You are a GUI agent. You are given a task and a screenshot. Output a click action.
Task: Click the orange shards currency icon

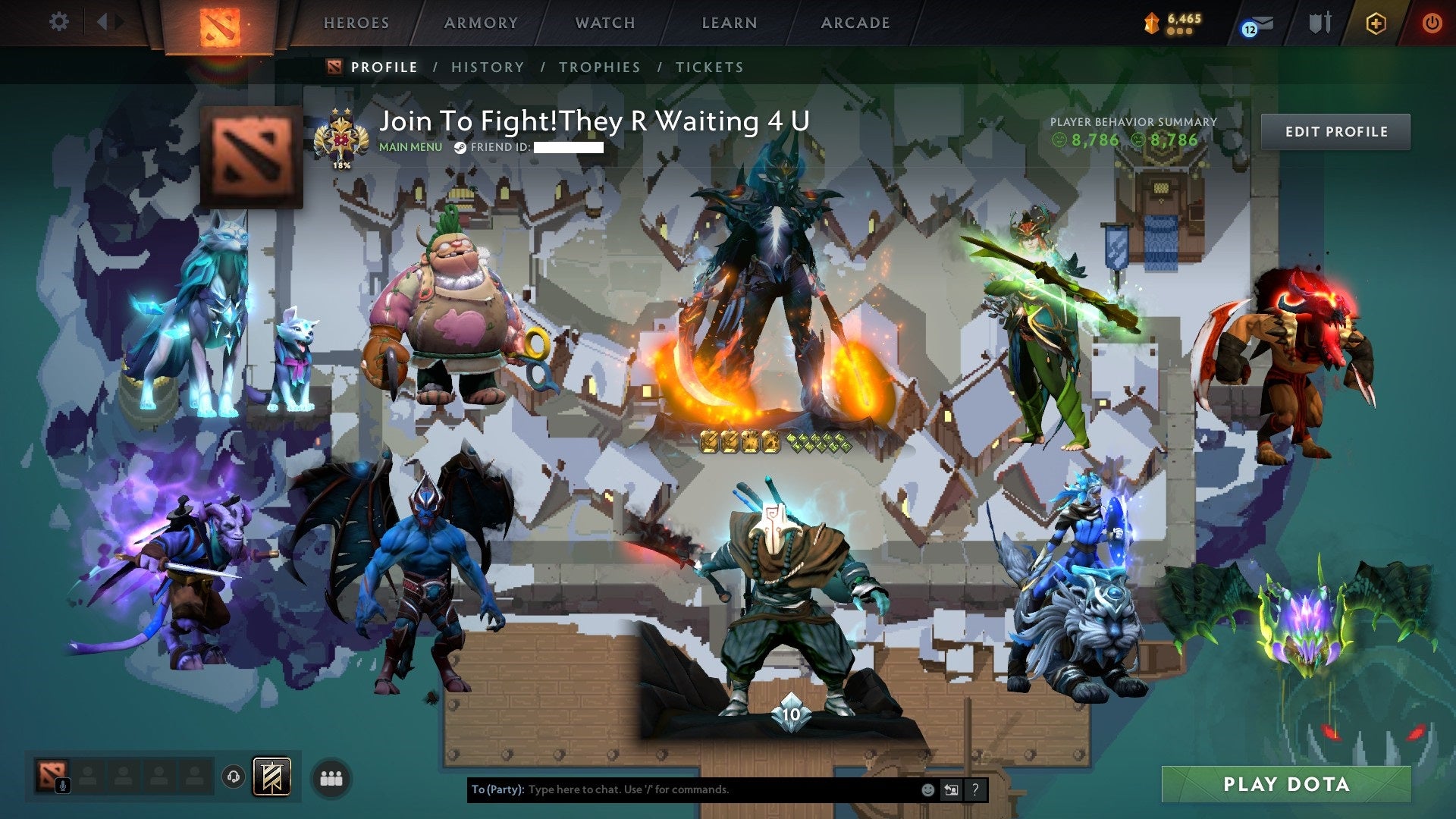click(1150, 20)
